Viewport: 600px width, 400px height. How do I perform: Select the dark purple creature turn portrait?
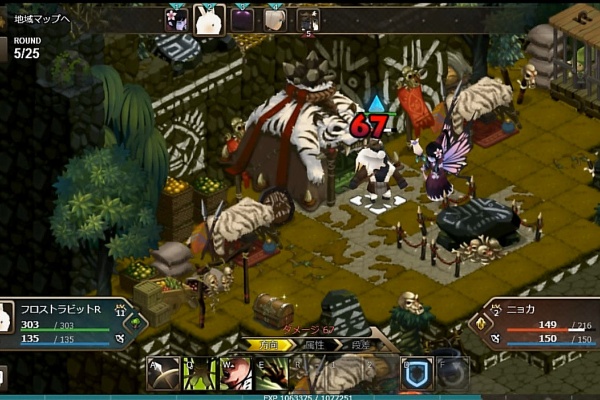pos(242,19)
